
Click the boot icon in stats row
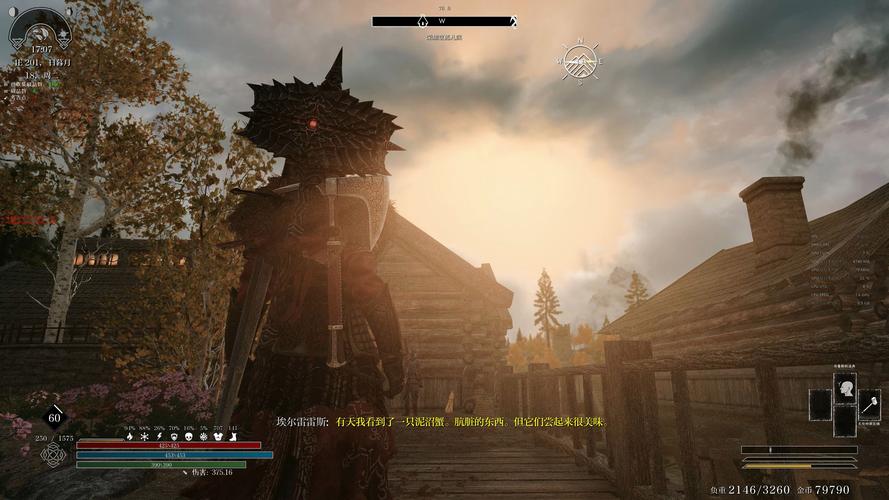point(232,437)
